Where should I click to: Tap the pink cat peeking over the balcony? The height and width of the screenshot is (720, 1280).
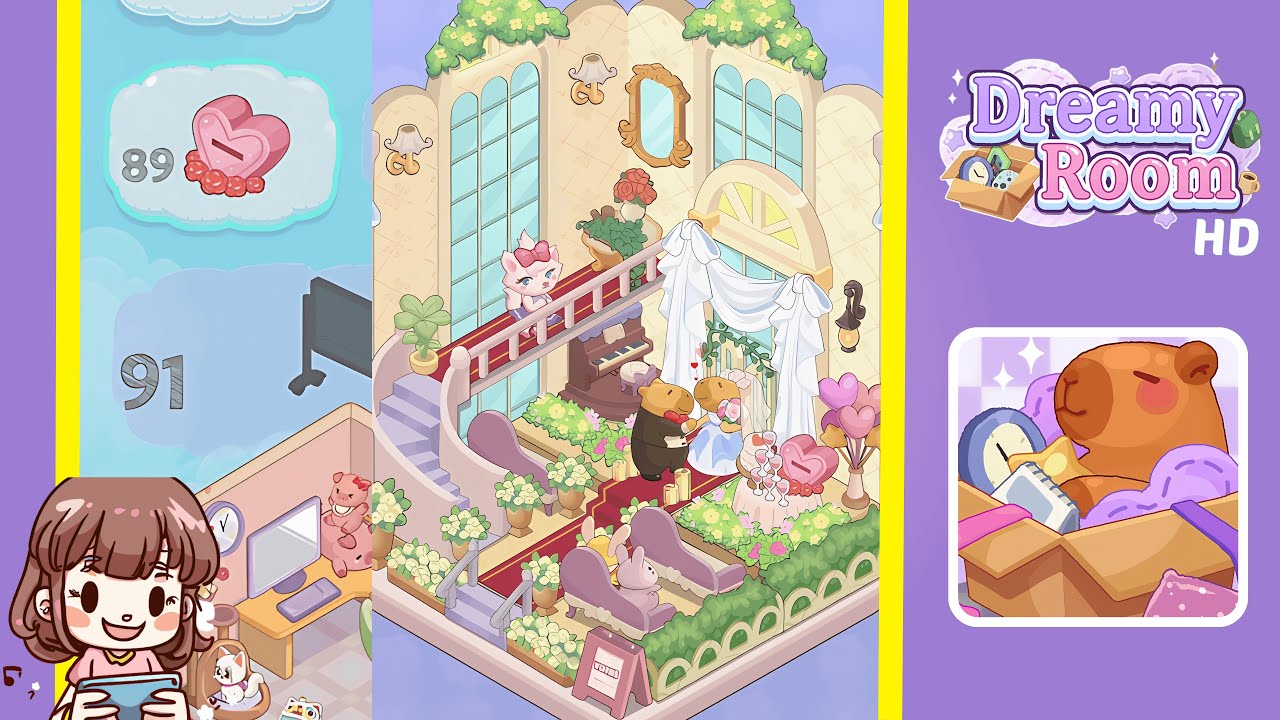530,280
